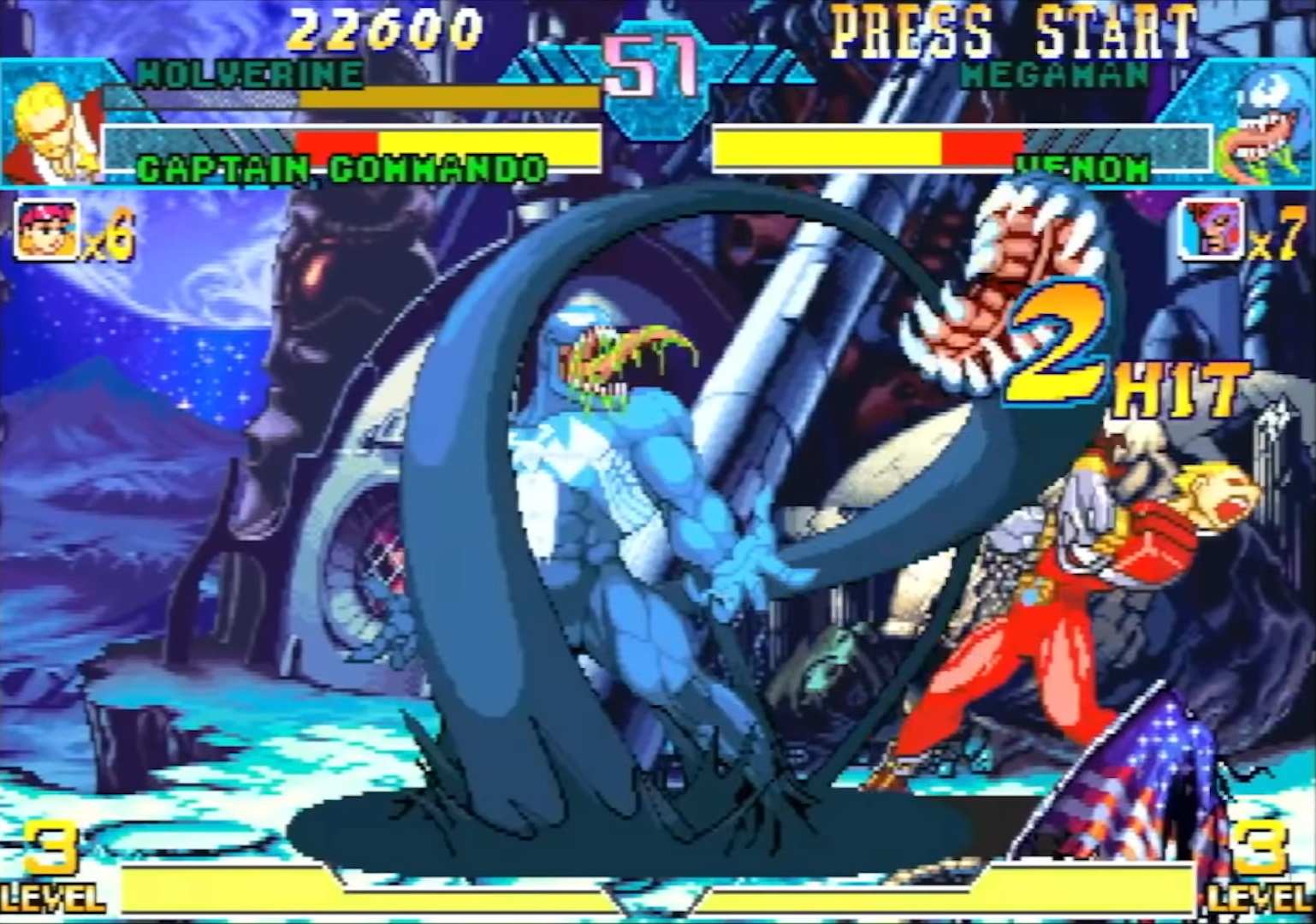Select Wolverine's character portrait

point(51,120)
